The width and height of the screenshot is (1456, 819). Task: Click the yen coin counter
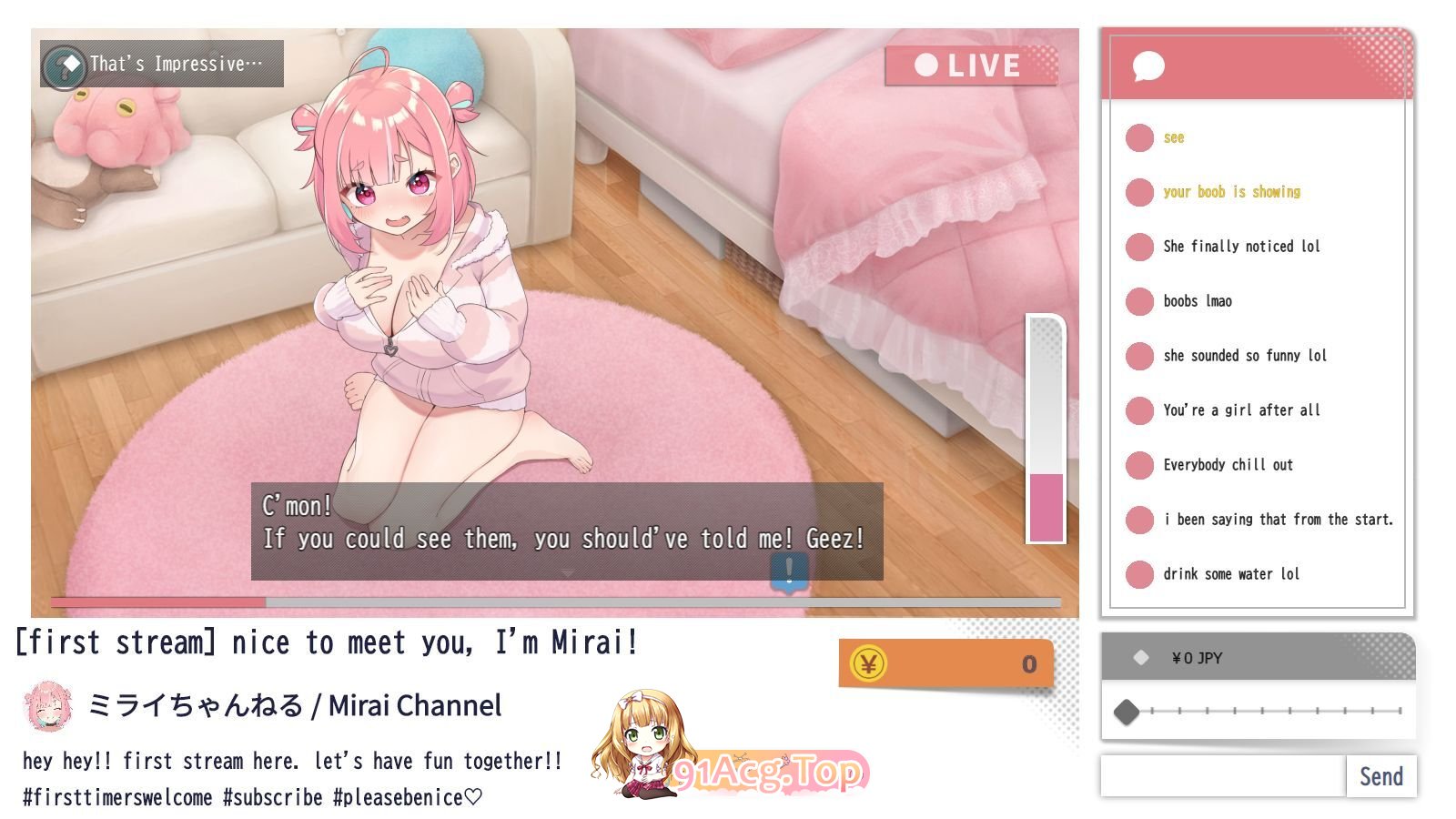[x=945, y=664]
